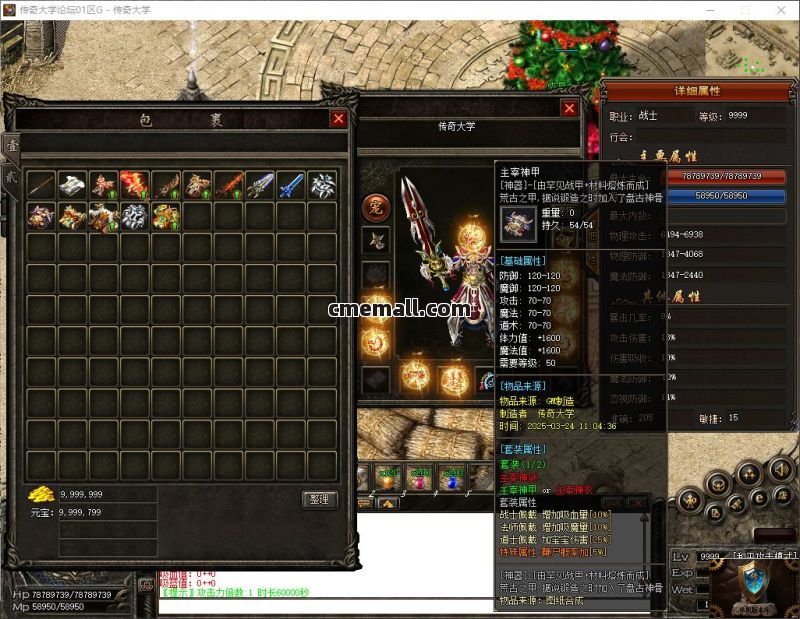Click the gold ingot currency icon
This screenshot has height=619, width=800.
coord(41,494)
